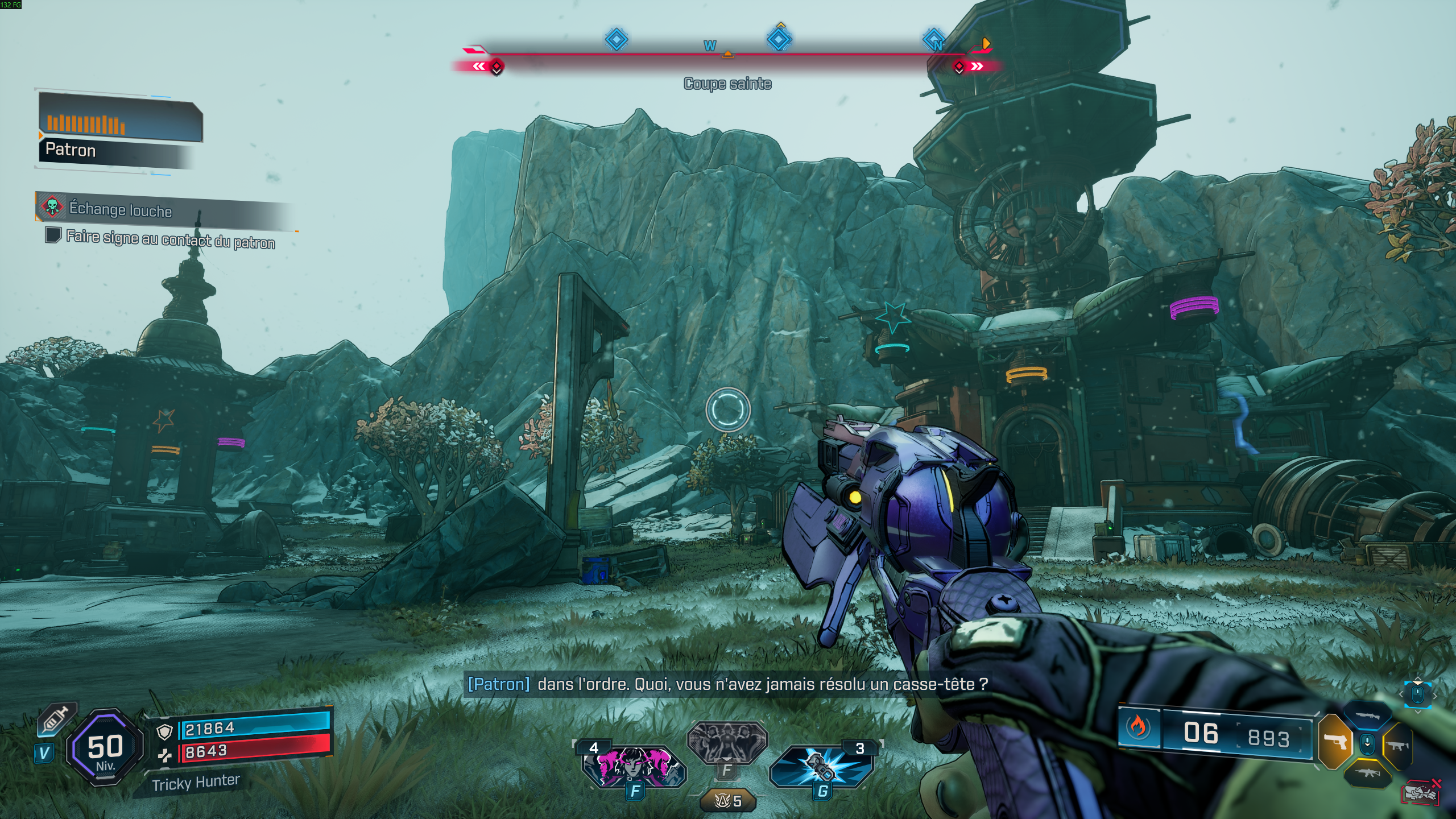Select the pistol slot in the weapon wheel
The width and height of the screenshot is (1456, 819).
[1335, 742]
